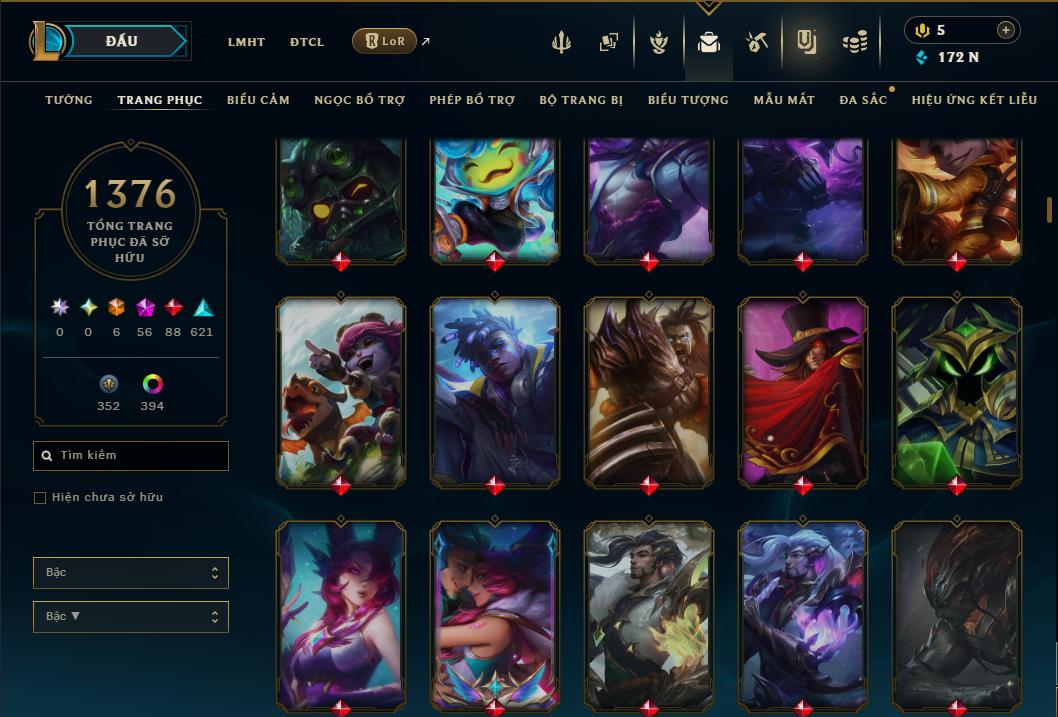Toggle the Hiện chưa sở hữu checkbox

pyautogui.click(x=40, y=498)
